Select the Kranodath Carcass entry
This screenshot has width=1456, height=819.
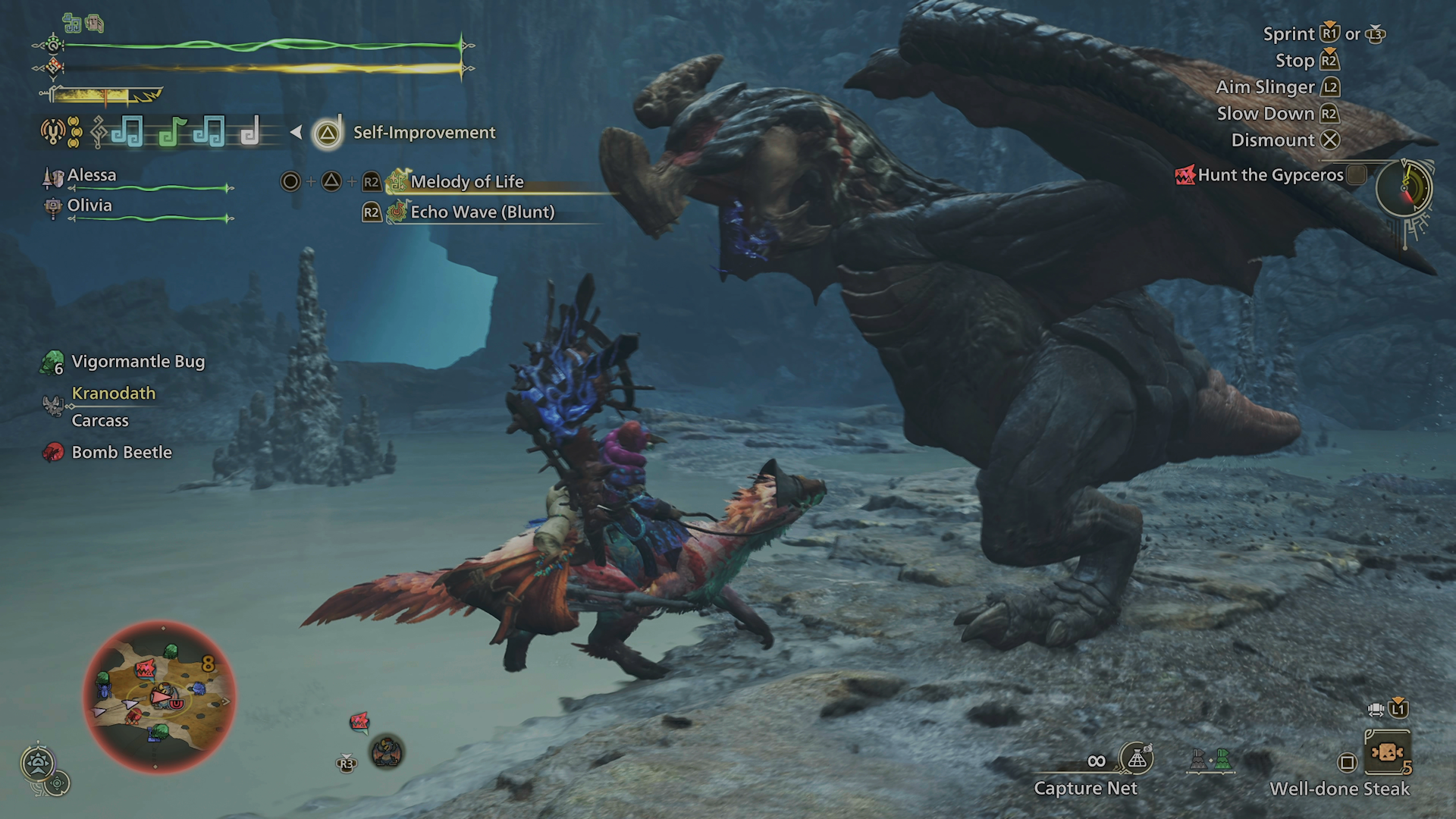click(113, 406)
